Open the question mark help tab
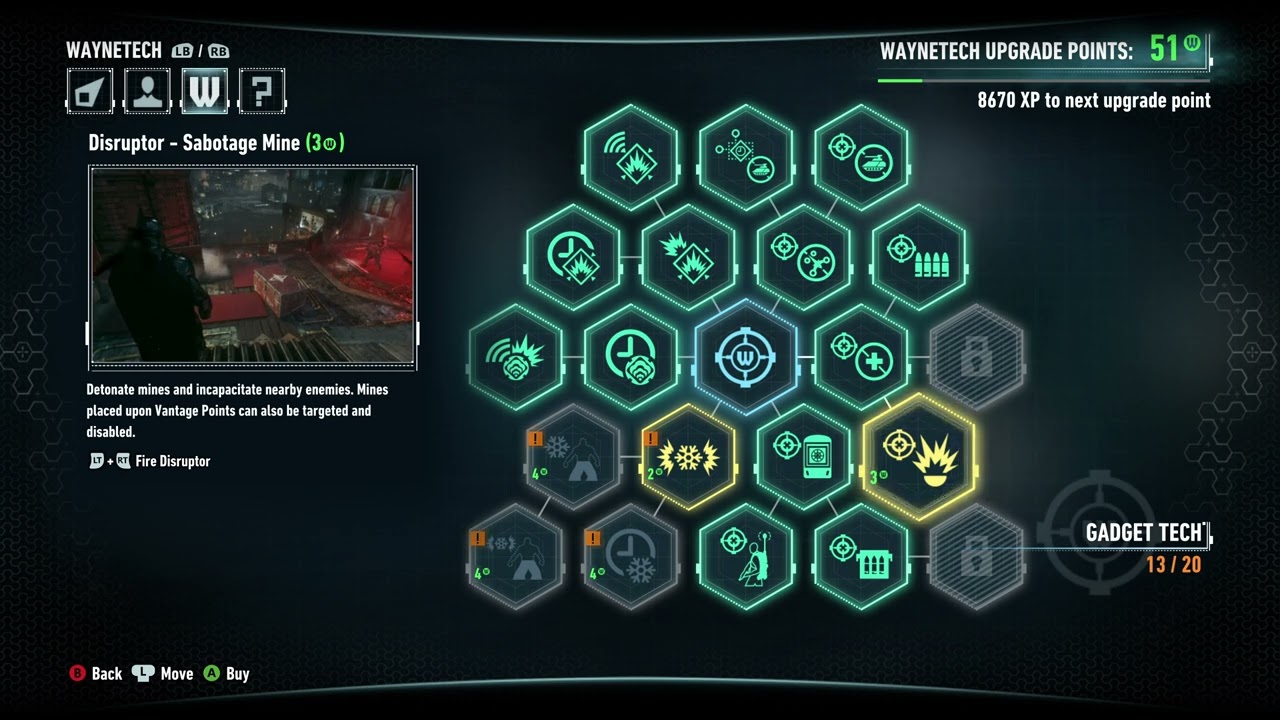This screenshot has width=1280, height=720. pyautogui.click(x=262, y=90)
